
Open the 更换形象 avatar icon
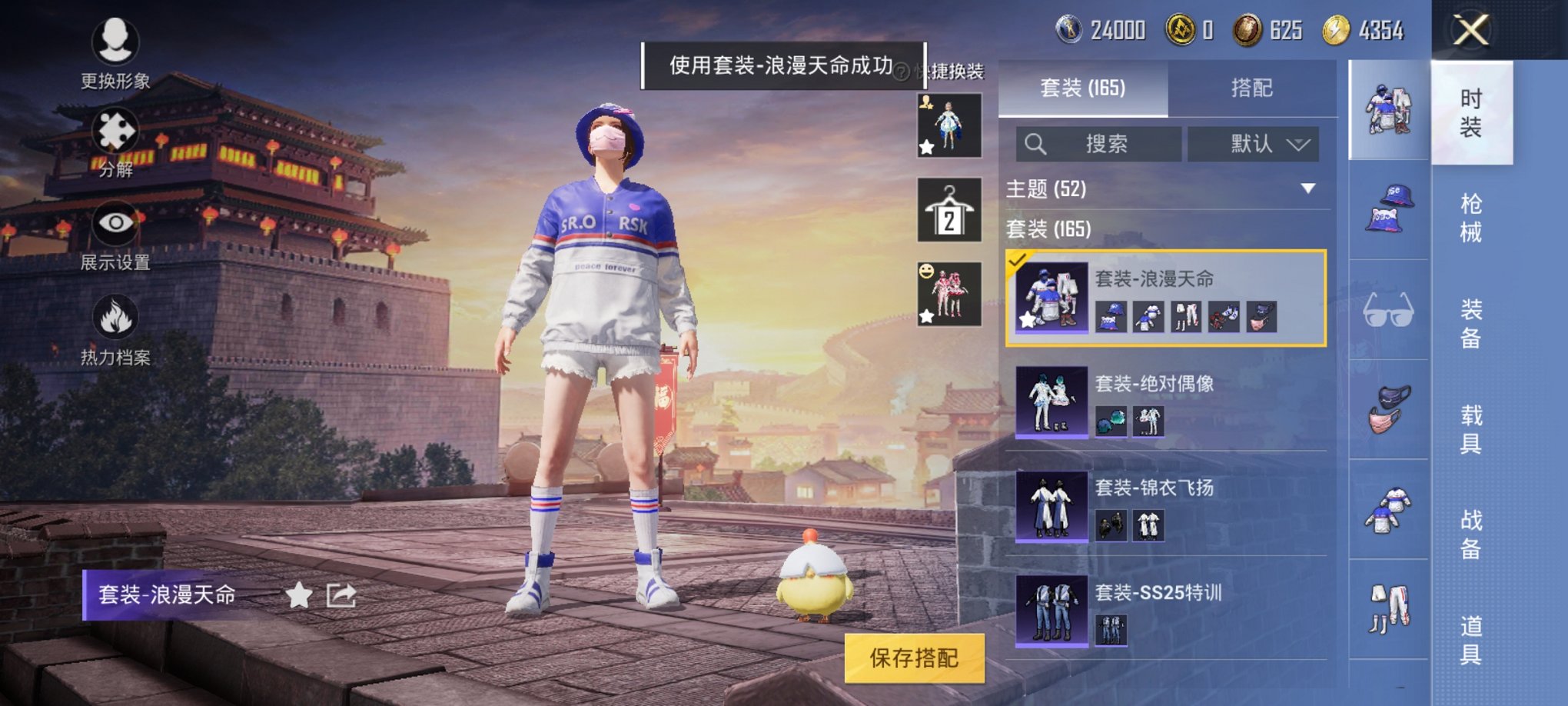point(114,38)
